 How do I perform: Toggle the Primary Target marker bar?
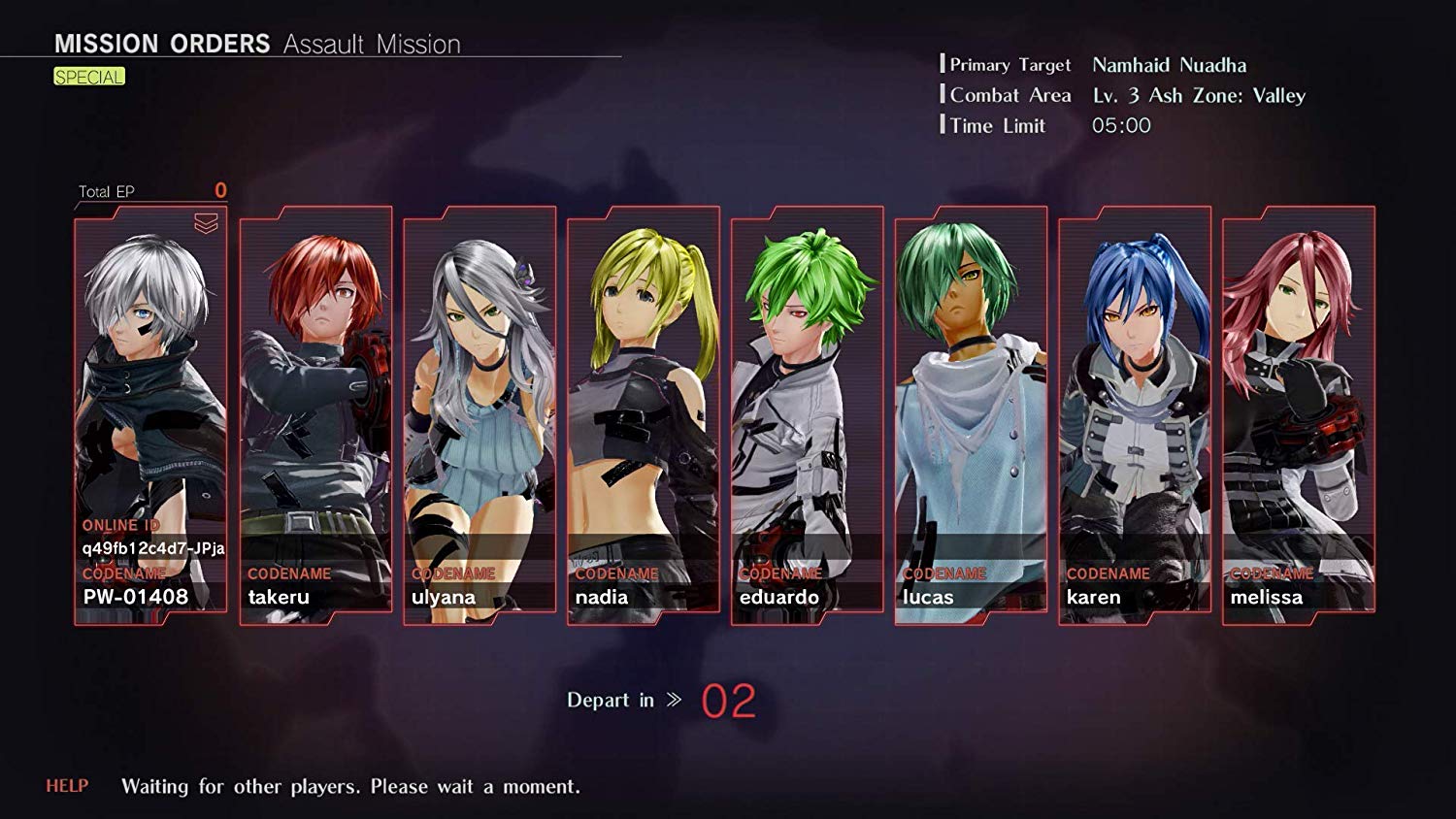[943, 65]
